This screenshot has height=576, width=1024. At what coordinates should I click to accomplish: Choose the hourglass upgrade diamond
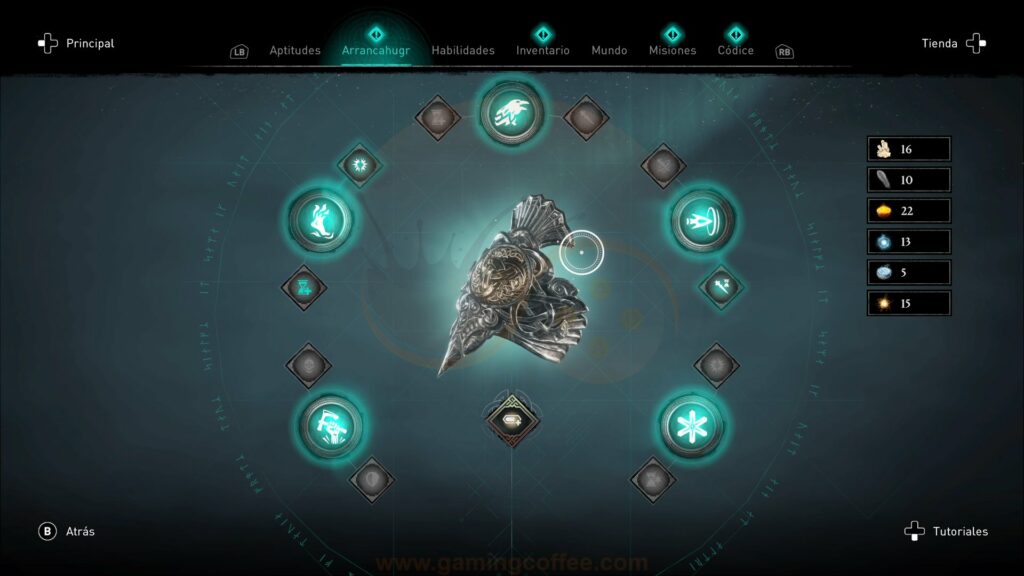pyautogui.click(x=304, y=288)
